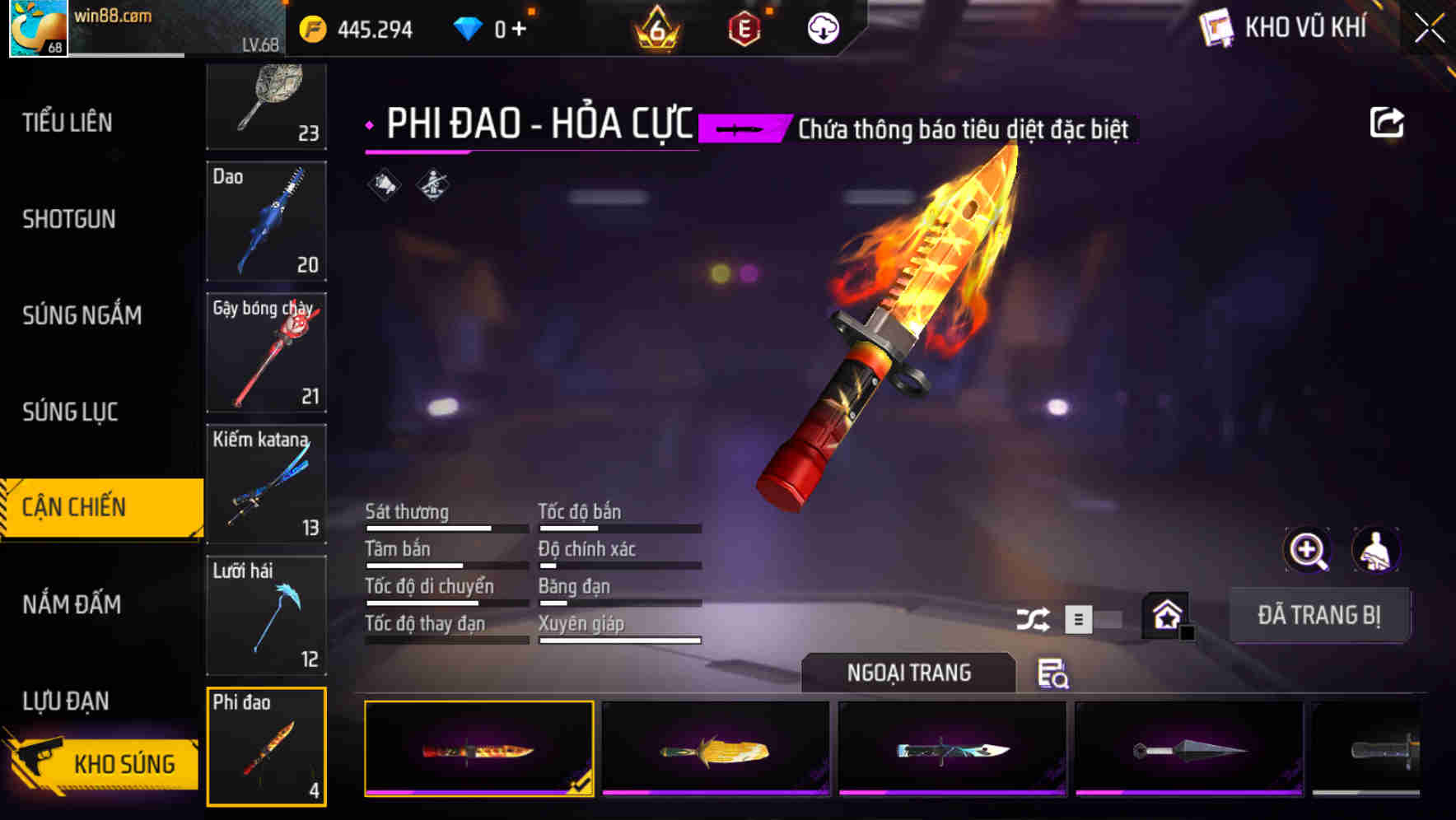Image resolution: width=1456 pixels, height=820 pixels.
Task: Switch to the NGOẠI TRANG tab
Action: click(x=909, y=673)
